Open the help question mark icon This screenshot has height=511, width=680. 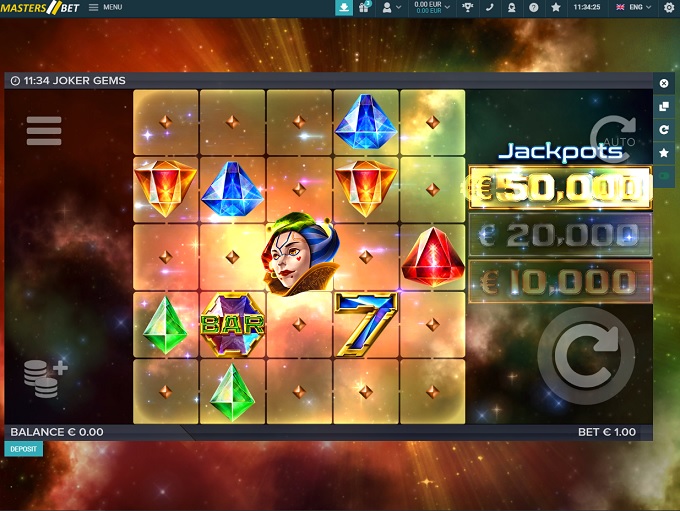pyautogui.click(x=533, y=7)
